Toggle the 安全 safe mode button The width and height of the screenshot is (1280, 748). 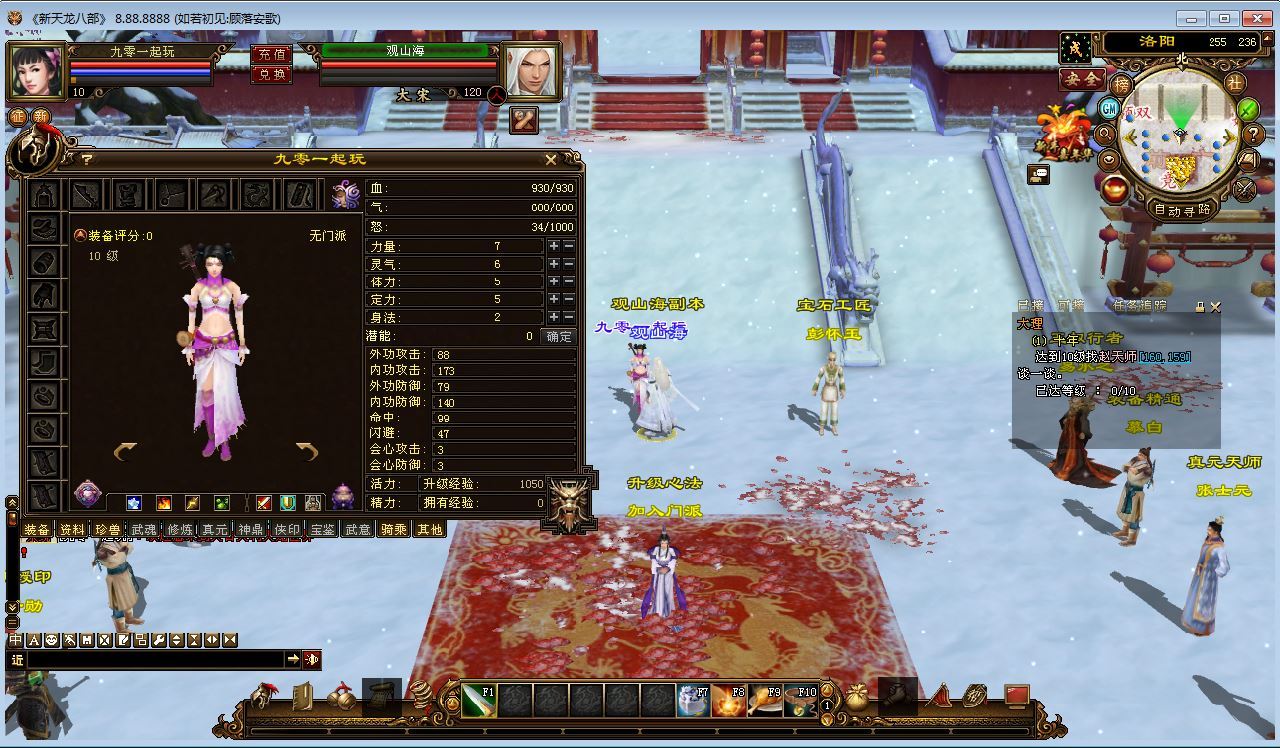[1081, 79]
